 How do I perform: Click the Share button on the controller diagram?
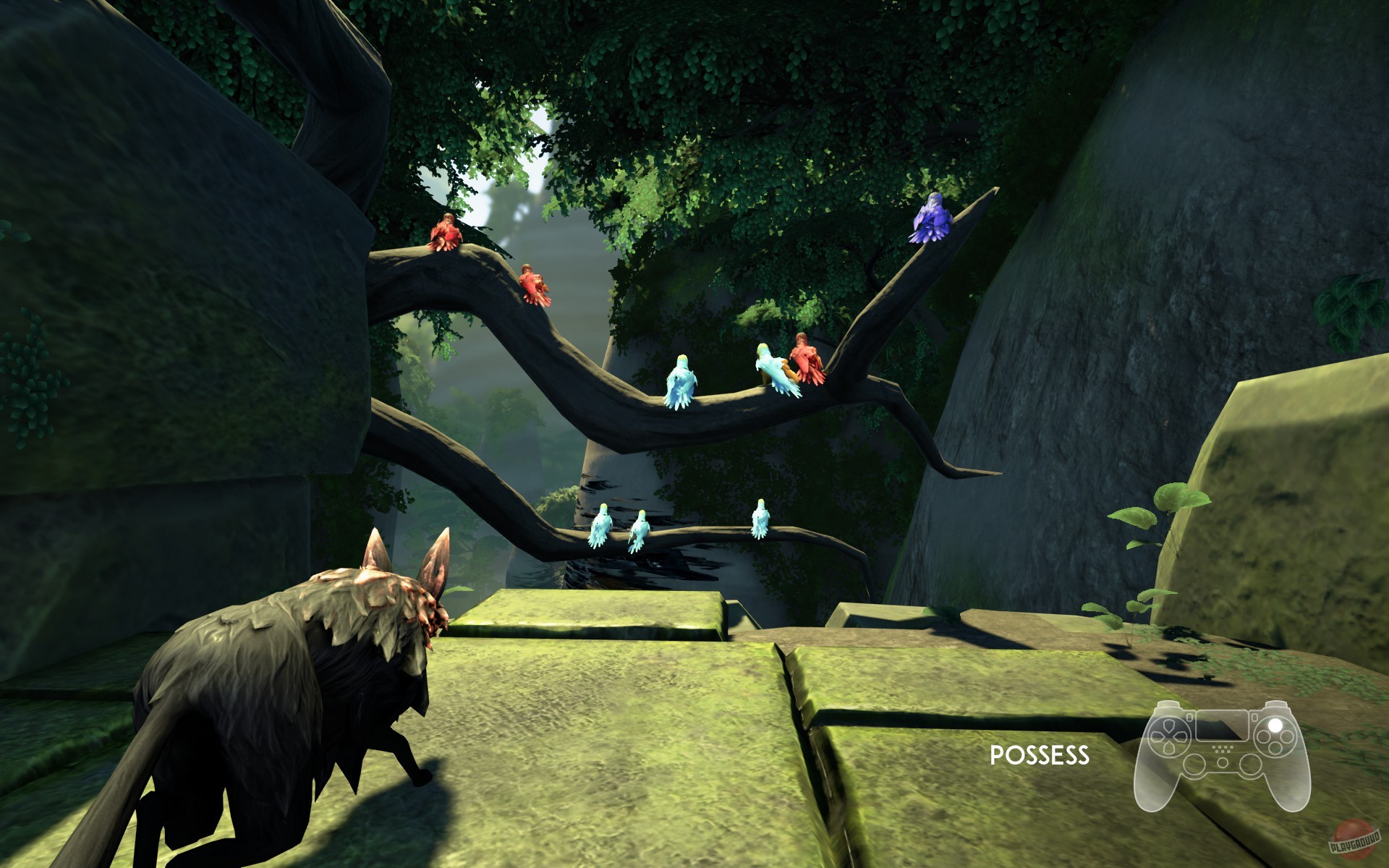[x=1189, y=718]
